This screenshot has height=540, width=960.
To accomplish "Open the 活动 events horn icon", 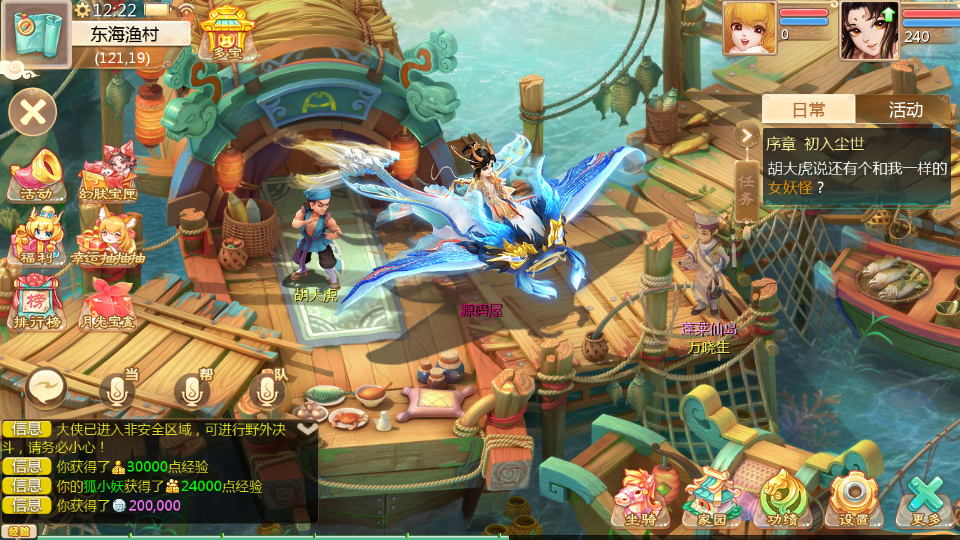I will pos(36,176).
